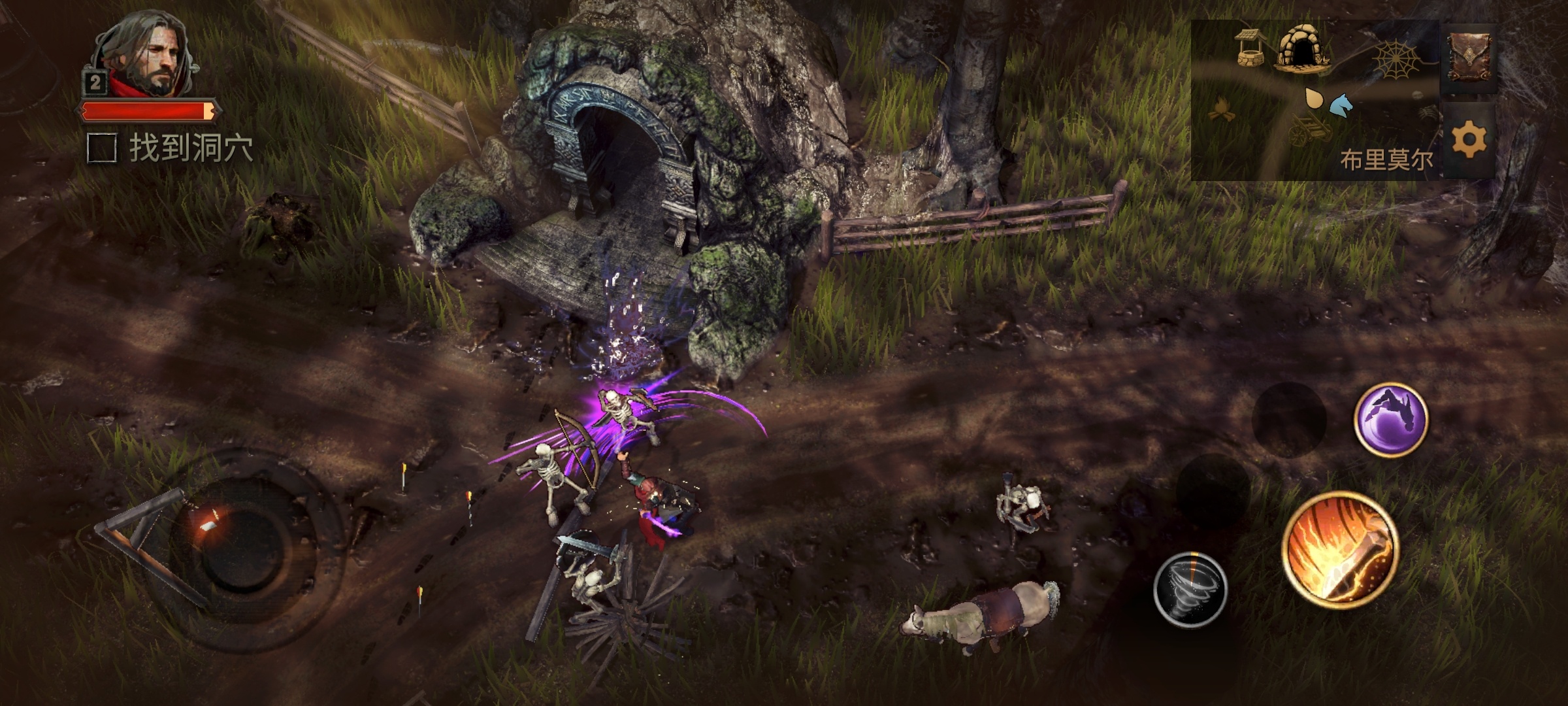Open the gear settings menu
This screenshot has height=706, width=1568.
coord(1469,139)
